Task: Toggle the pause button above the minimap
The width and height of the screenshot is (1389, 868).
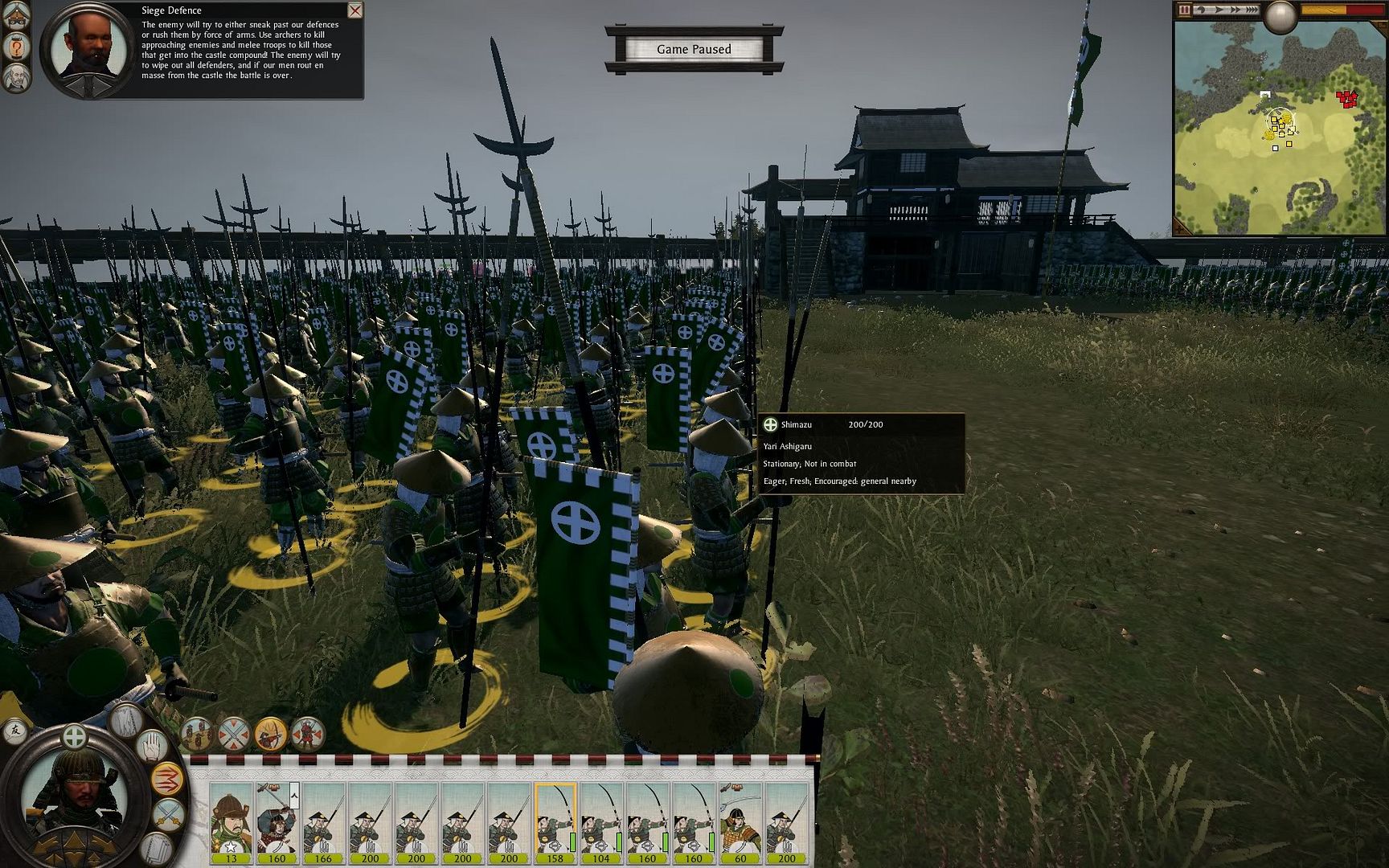Action: [x=1184, y=10]
